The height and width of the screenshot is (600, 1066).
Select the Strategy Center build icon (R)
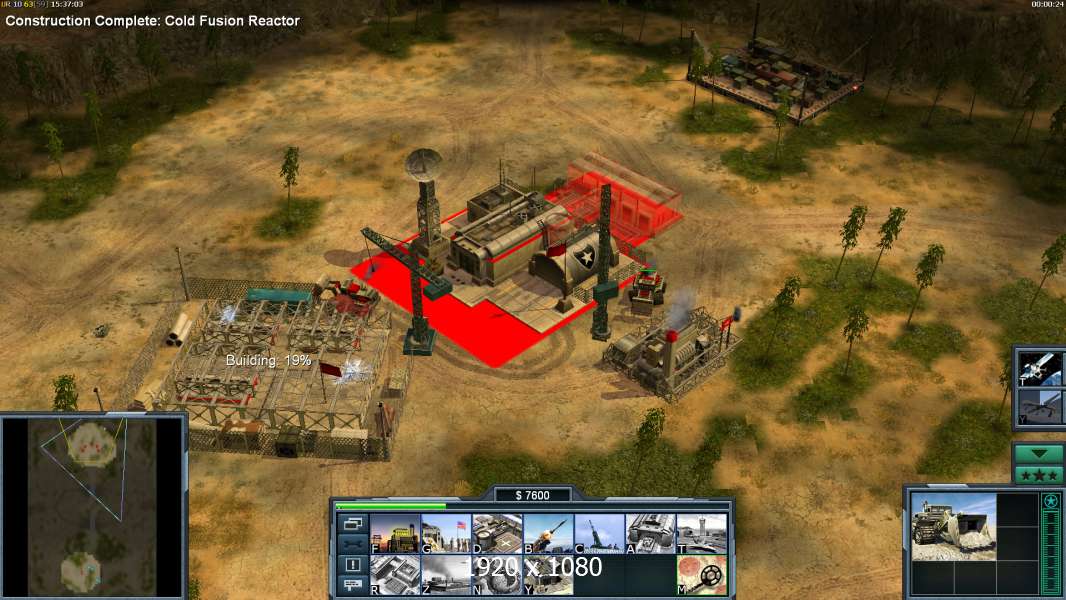click(x=395, y=575)
